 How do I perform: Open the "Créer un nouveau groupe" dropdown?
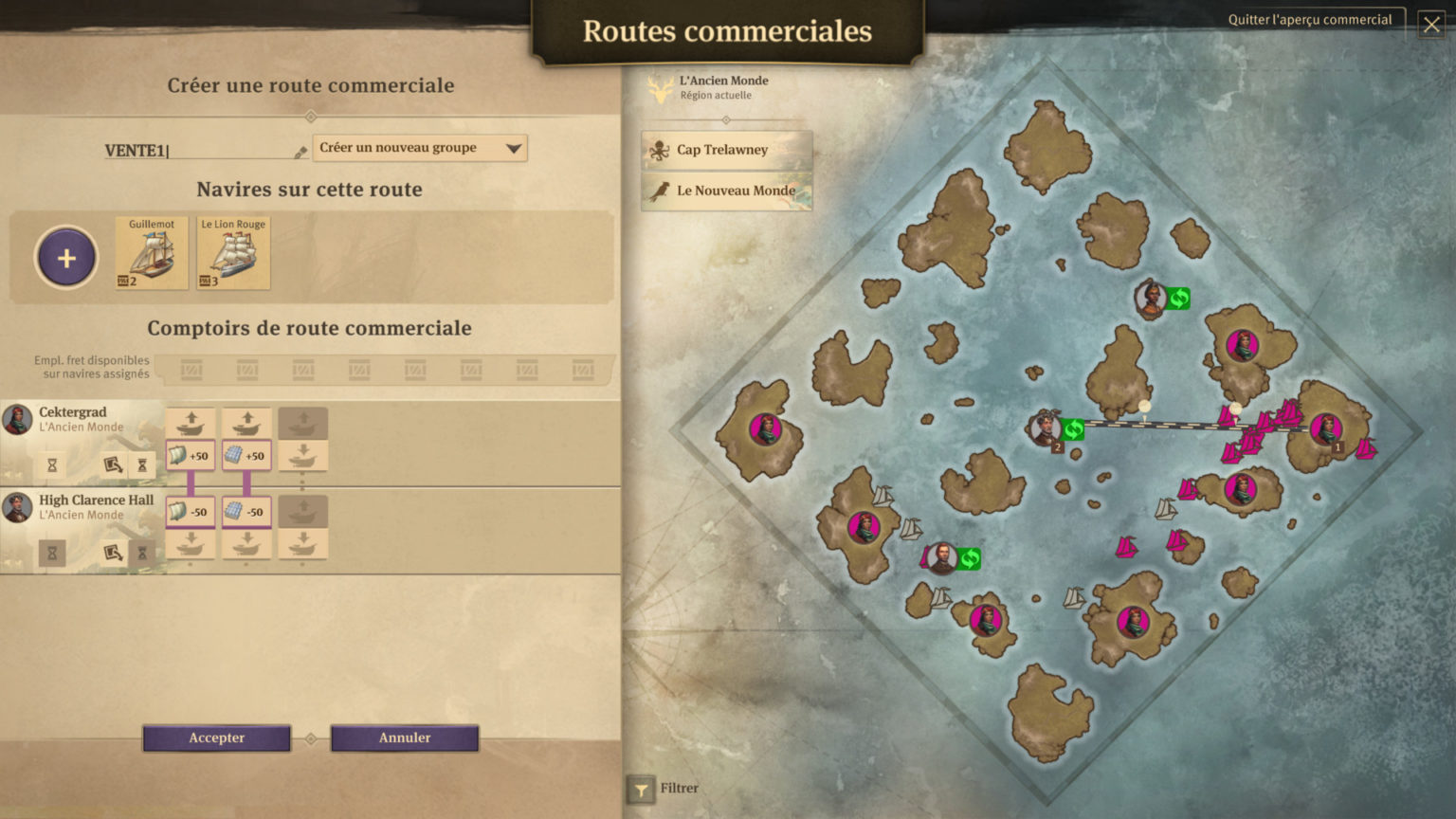tap(419, 148)
